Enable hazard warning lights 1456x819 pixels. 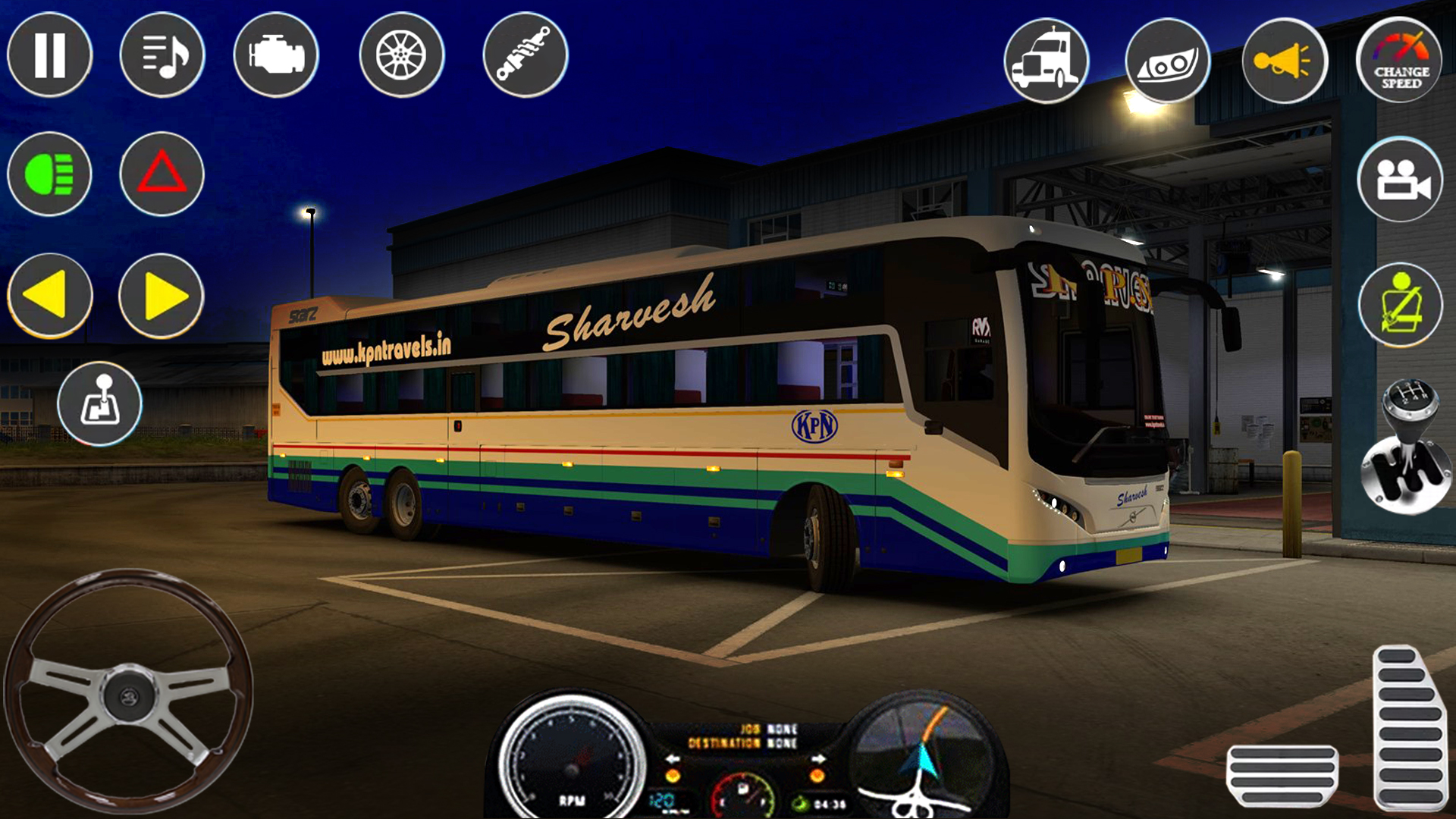click(162, 174)
